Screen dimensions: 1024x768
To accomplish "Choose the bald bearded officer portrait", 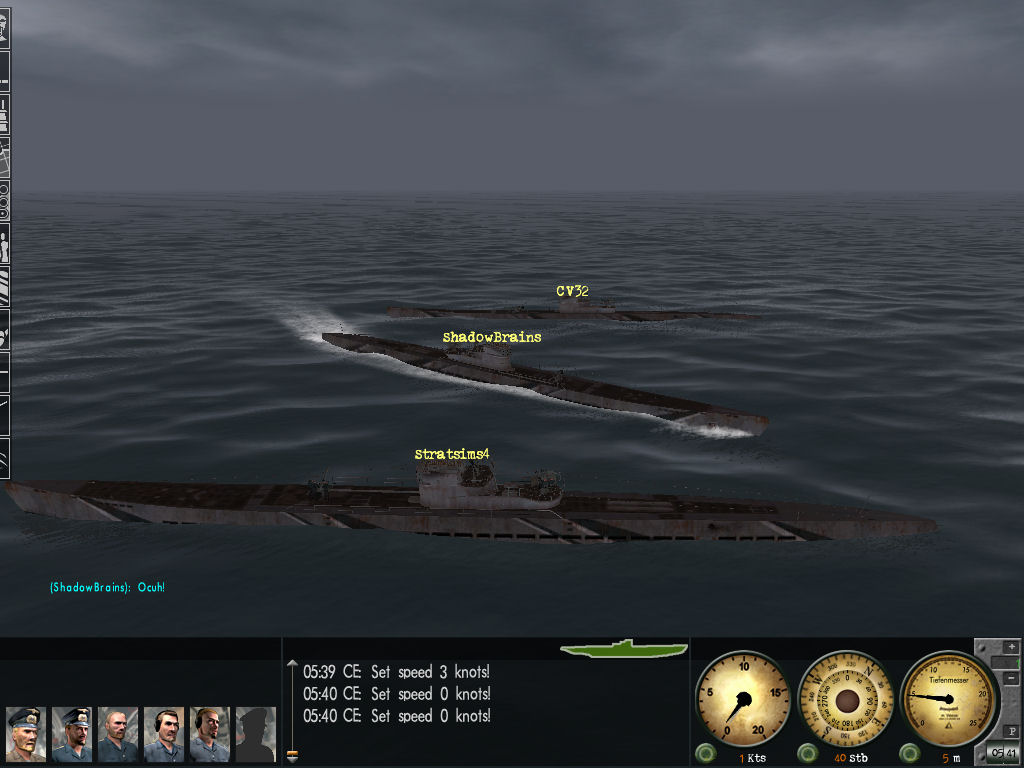I will pos(118,734).
